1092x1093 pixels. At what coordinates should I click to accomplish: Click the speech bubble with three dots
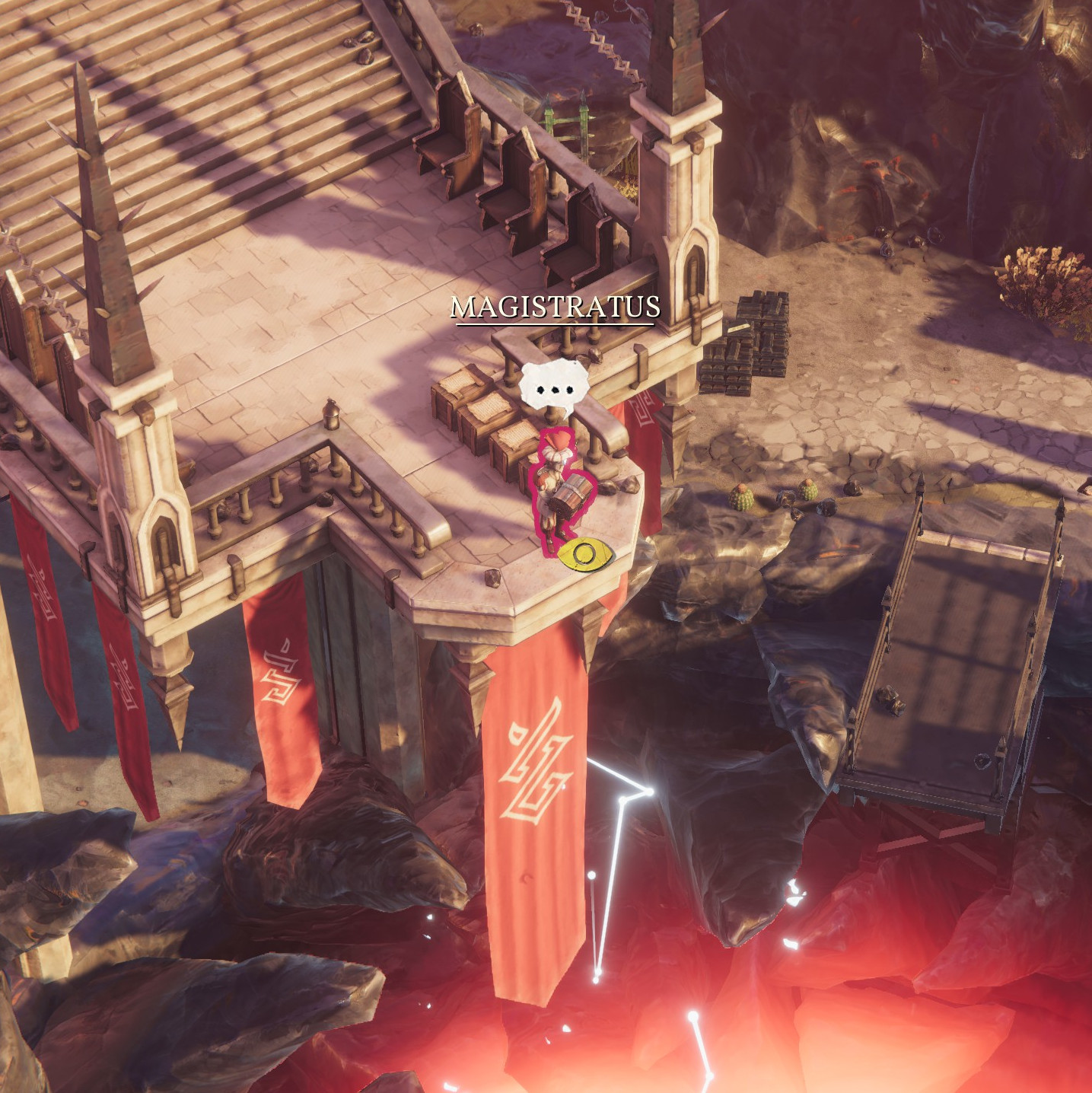(555, 388)
